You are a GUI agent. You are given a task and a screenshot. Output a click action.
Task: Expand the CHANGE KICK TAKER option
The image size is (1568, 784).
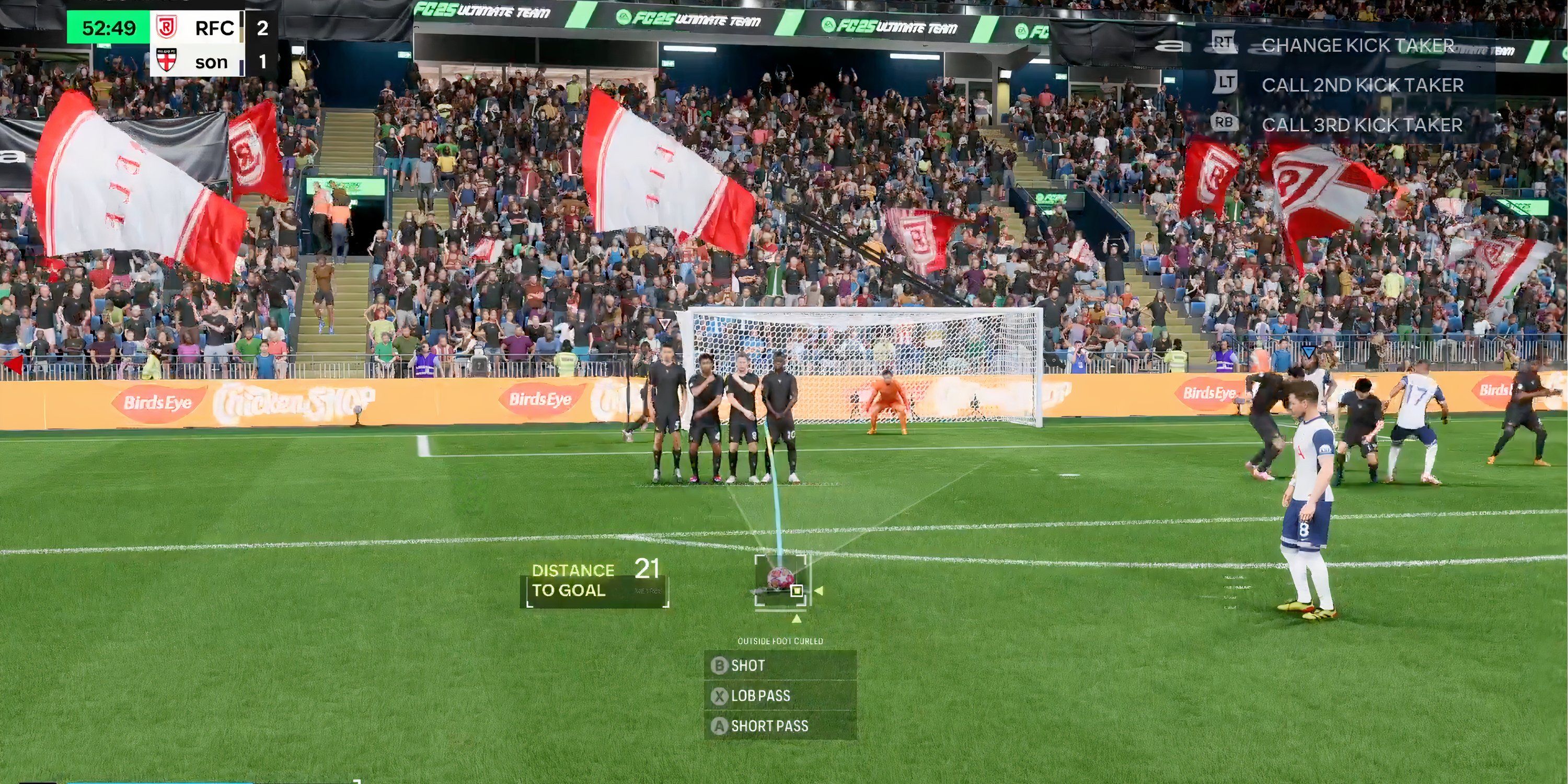pos(1357,44)
